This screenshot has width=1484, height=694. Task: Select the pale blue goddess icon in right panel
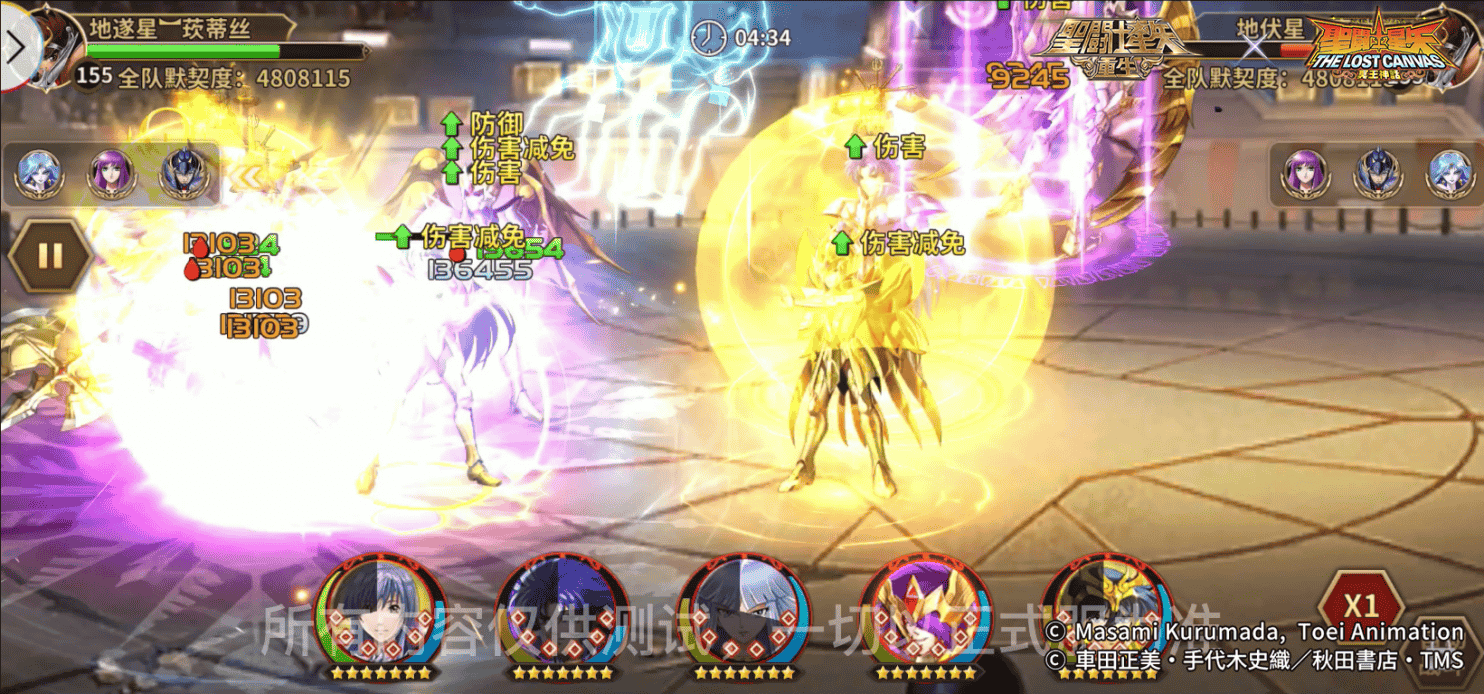tap(1447, 174)
